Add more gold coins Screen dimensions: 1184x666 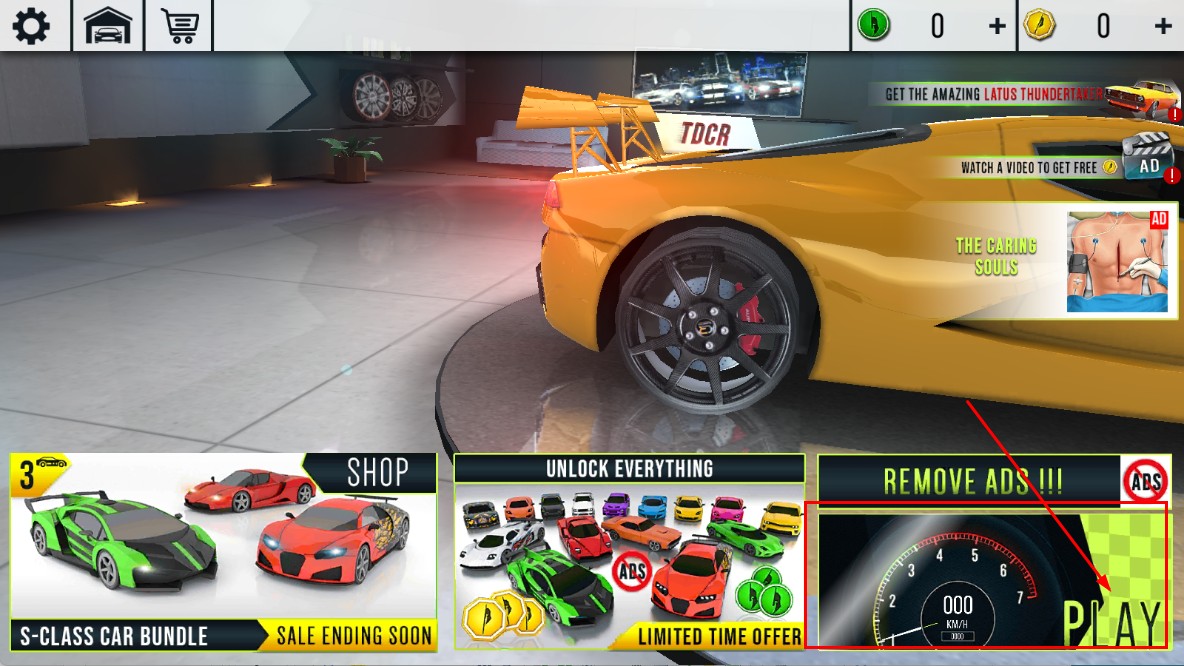(1163, 26)
